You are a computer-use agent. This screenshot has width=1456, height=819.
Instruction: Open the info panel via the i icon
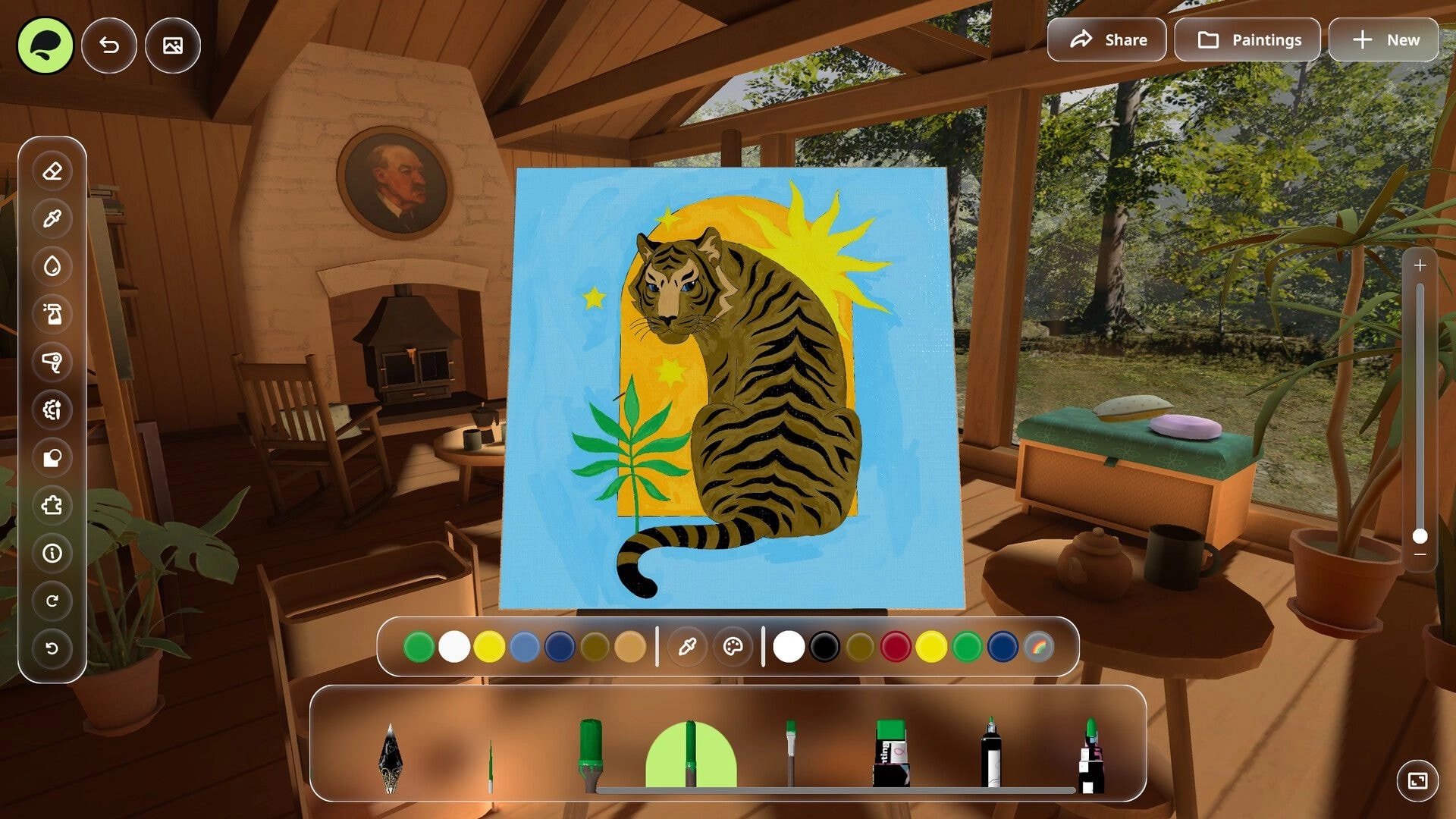52,554
